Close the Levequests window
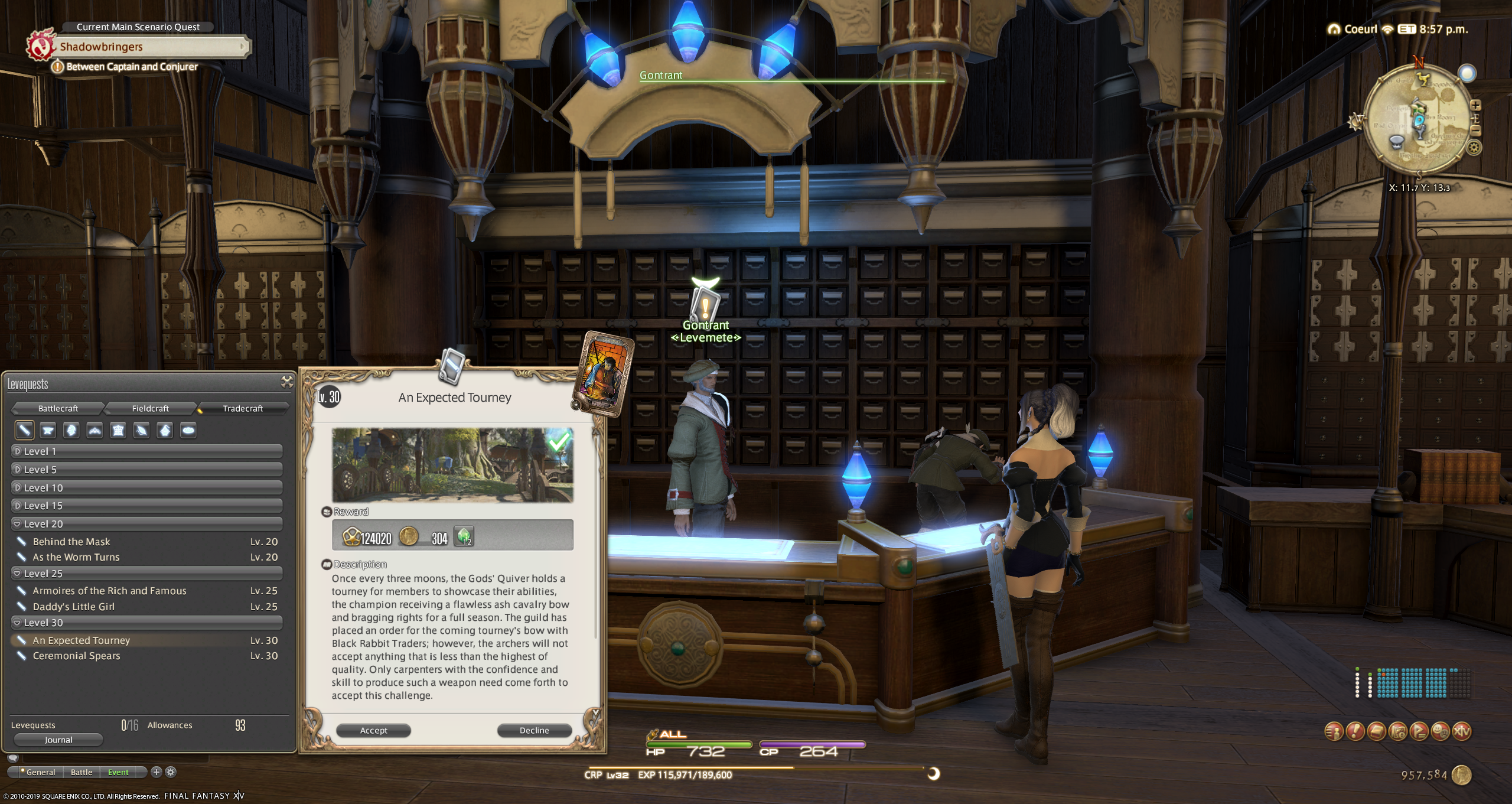Viewport: 1512px width, 804px height. tap(287, 382)
